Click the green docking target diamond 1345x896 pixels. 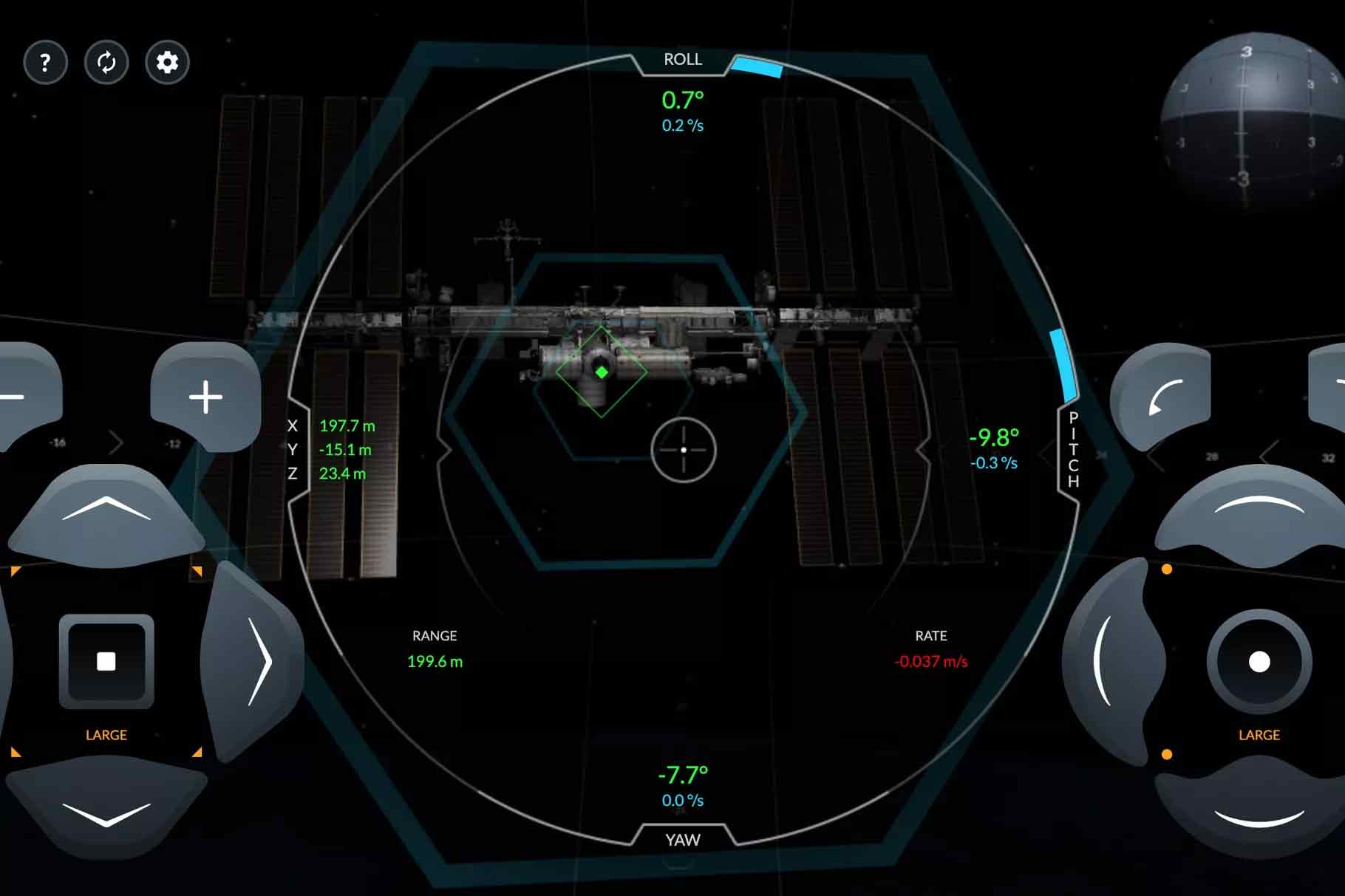click(602, 372)
